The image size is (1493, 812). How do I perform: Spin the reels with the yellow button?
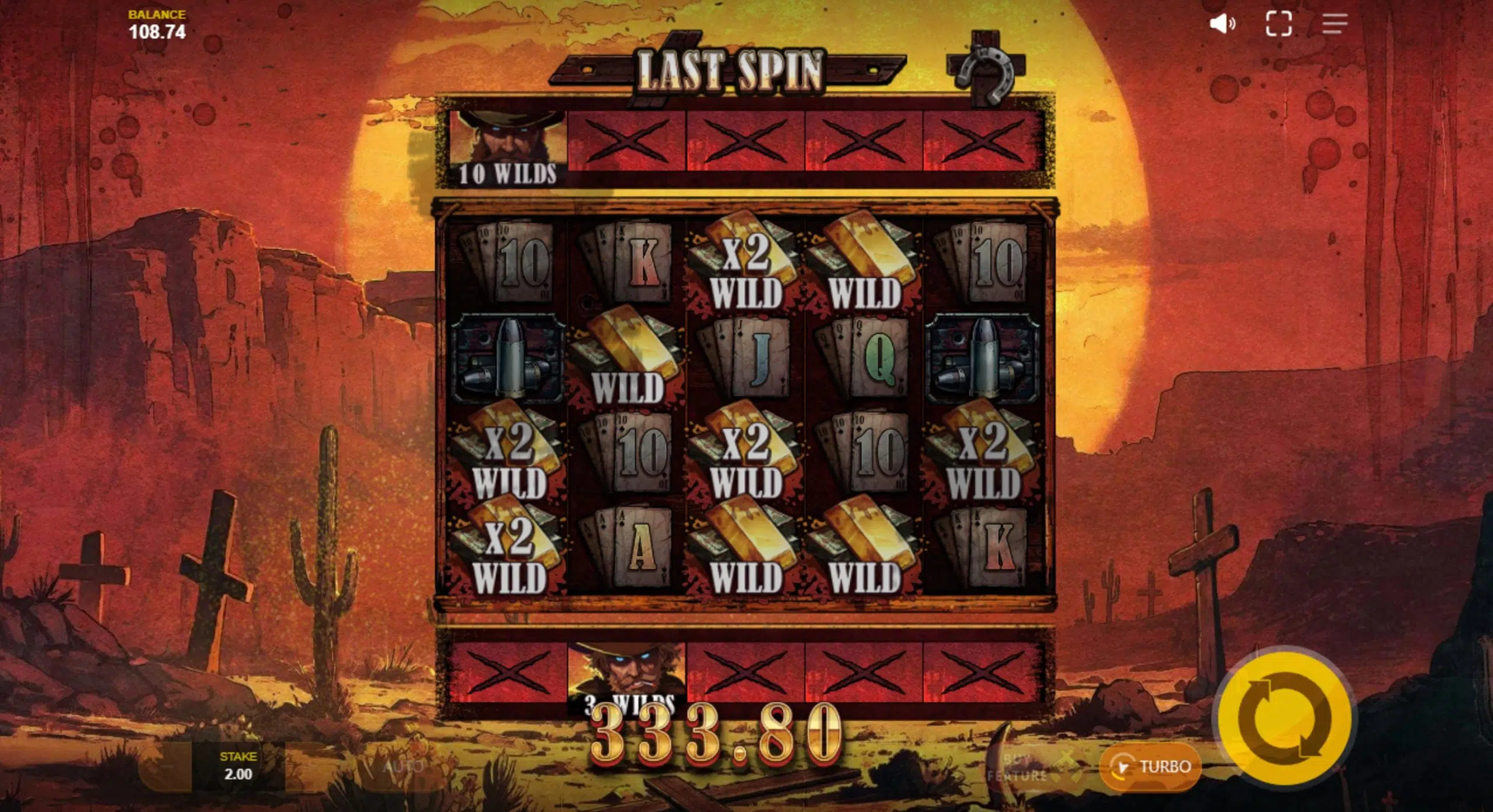[1284, 719]
